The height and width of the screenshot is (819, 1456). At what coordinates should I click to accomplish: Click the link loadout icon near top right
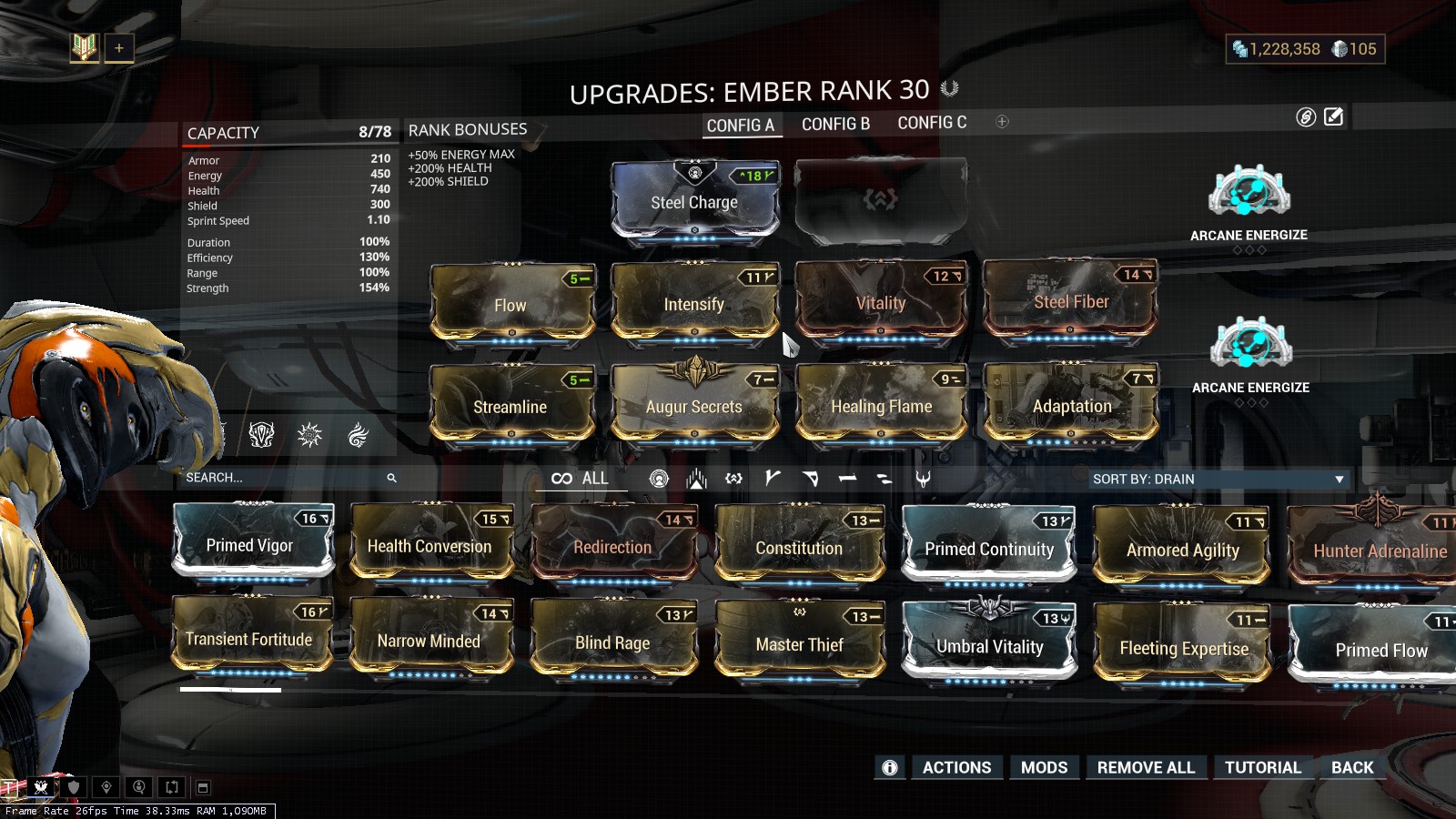click(x=1303, y=116)
